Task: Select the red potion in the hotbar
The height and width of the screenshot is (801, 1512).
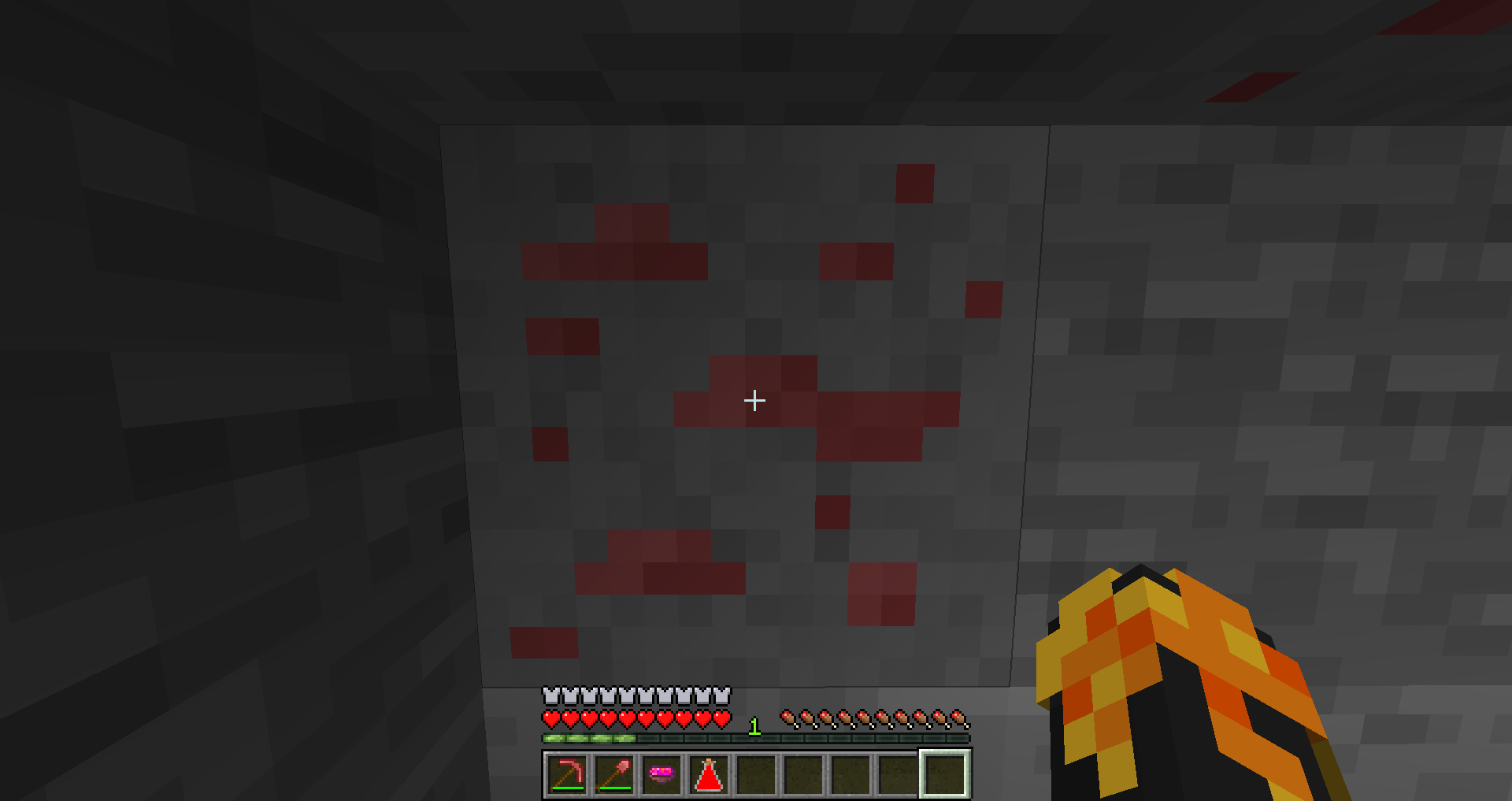Action: pos(709,778)
